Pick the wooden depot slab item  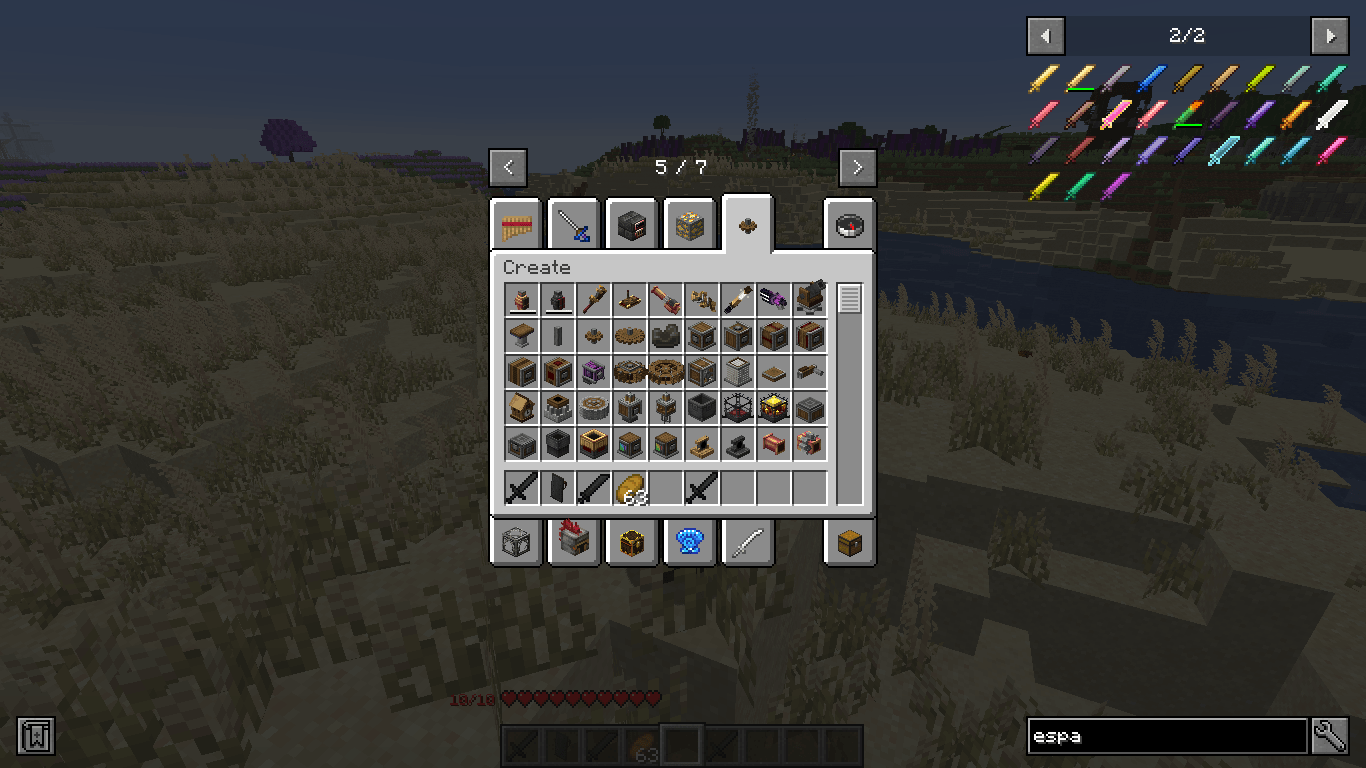(775, 371)
